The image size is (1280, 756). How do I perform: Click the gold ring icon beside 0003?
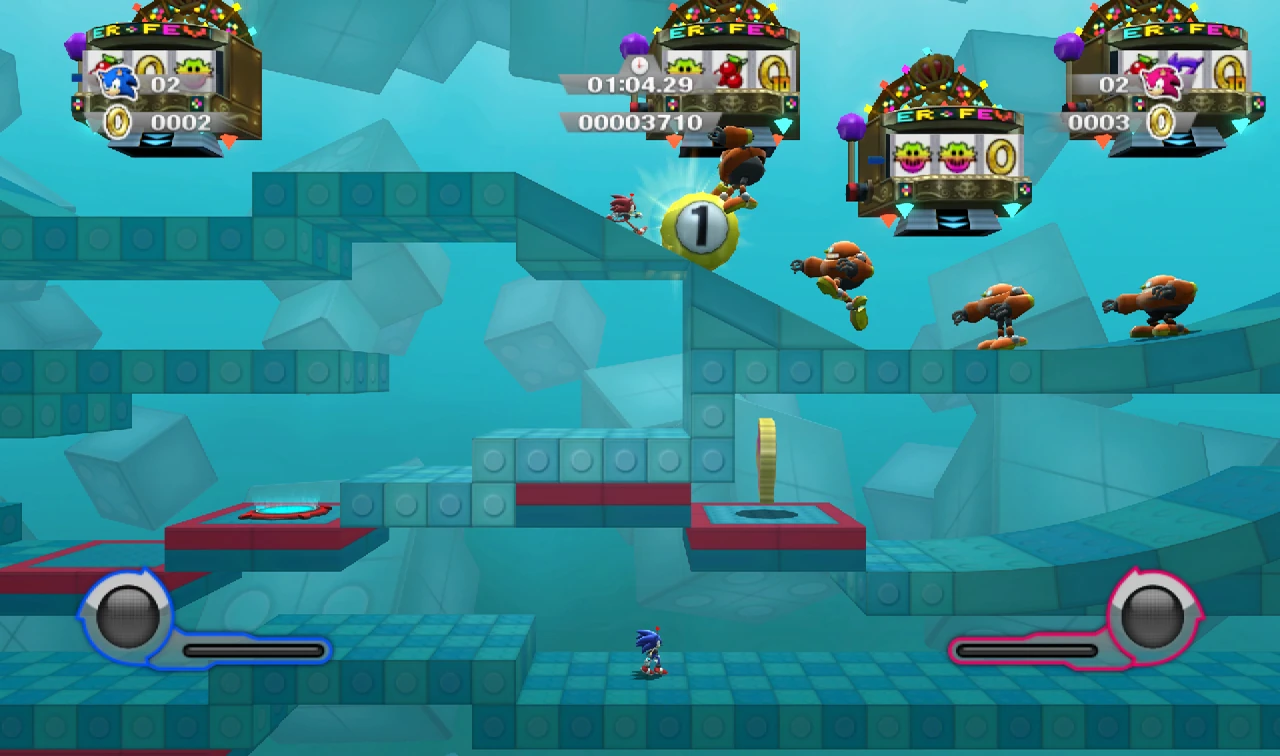click(1160, 122)
